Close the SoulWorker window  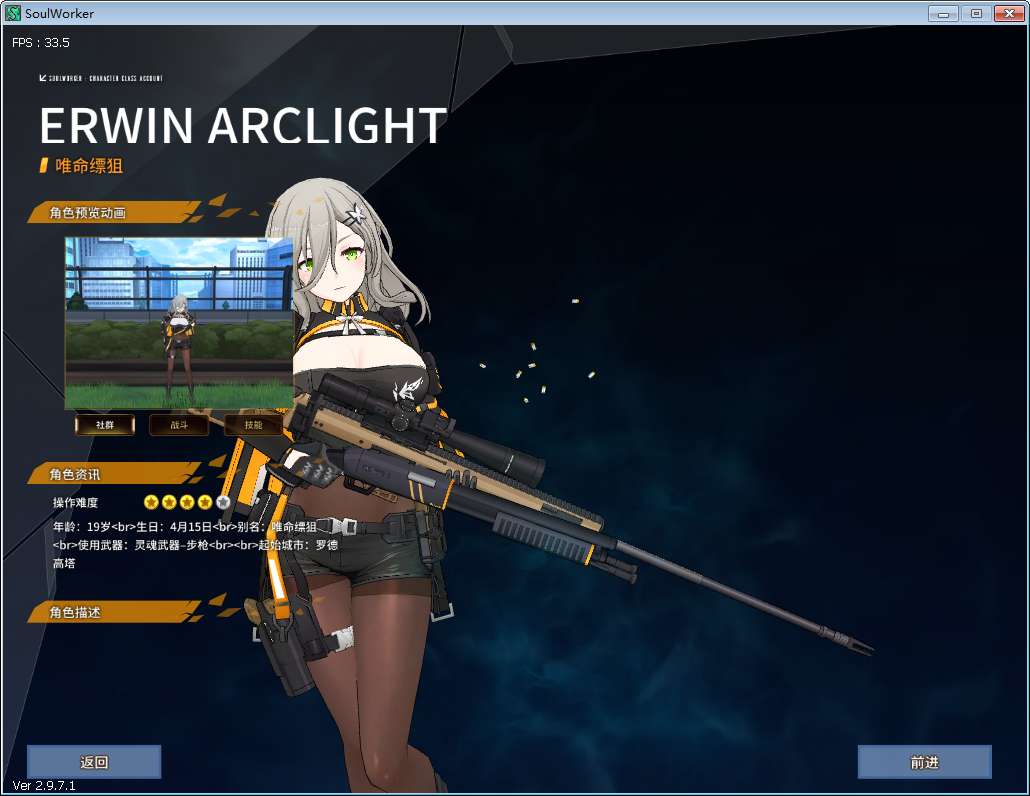[1006, 13]
